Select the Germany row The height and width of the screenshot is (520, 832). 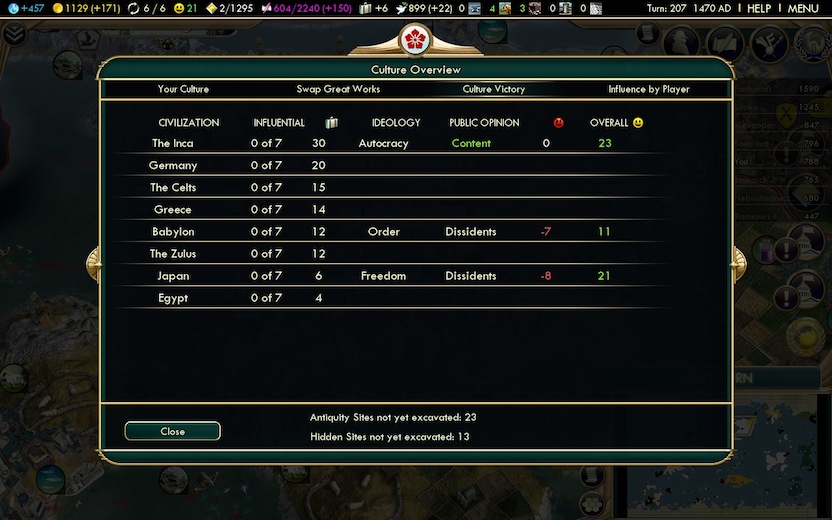tap(173, 166)
